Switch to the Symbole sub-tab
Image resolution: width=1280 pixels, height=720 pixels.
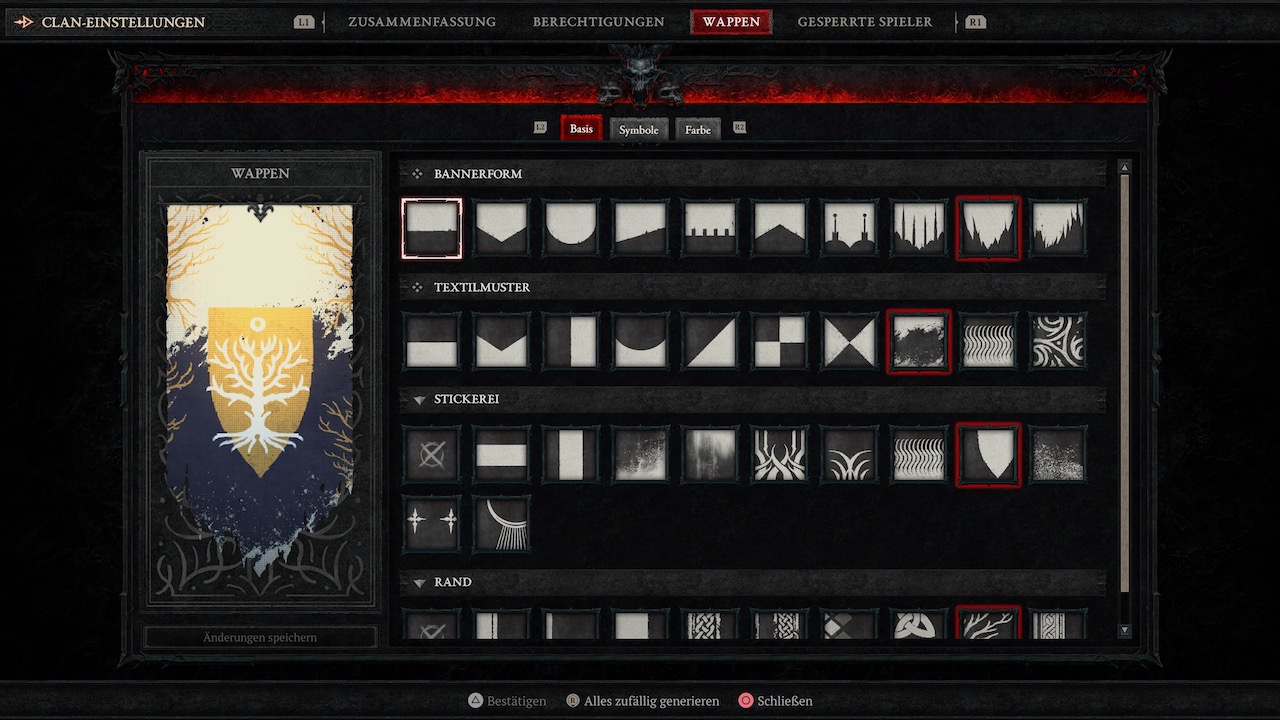[638, 130]
